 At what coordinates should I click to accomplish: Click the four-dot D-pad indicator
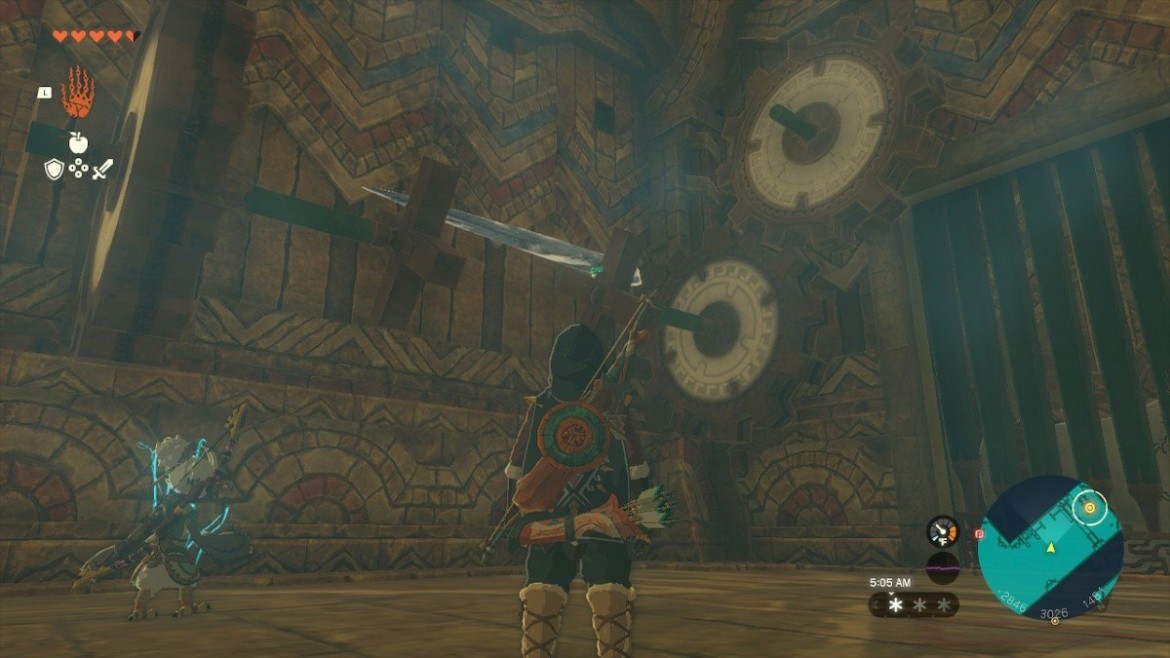(78, 170)
